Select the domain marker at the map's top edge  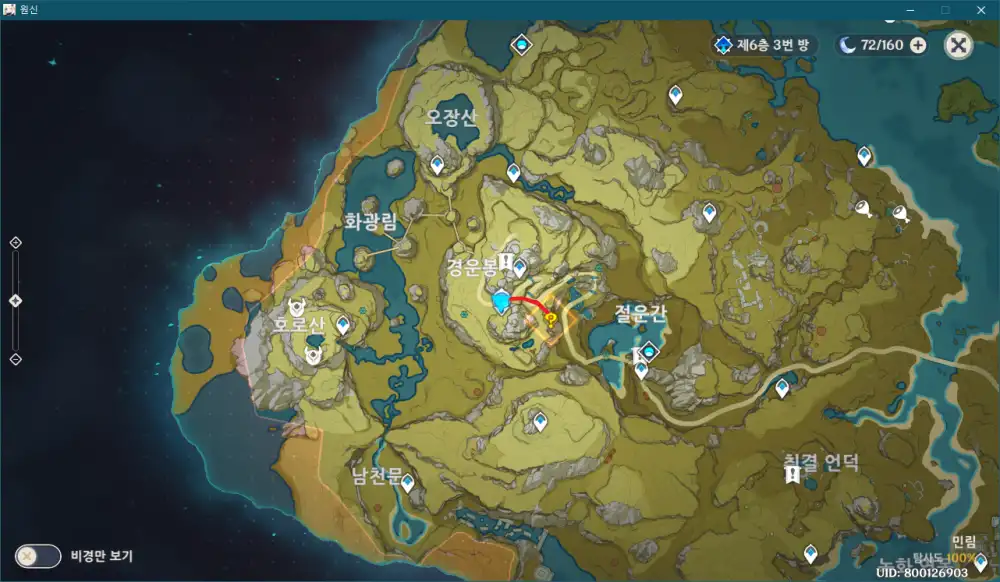(520, 44)
